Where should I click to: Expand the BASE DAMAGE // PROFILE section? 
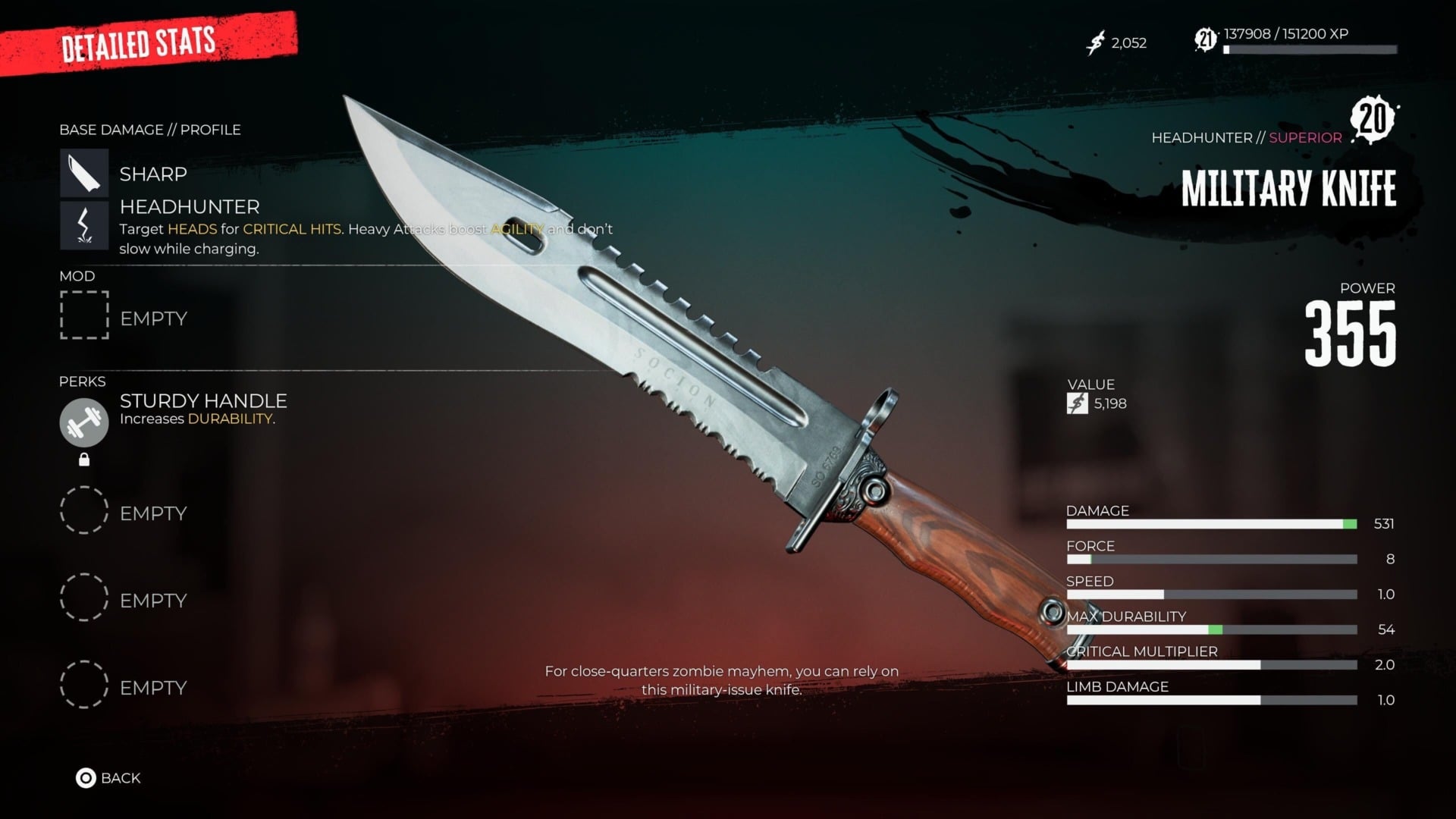149,129
